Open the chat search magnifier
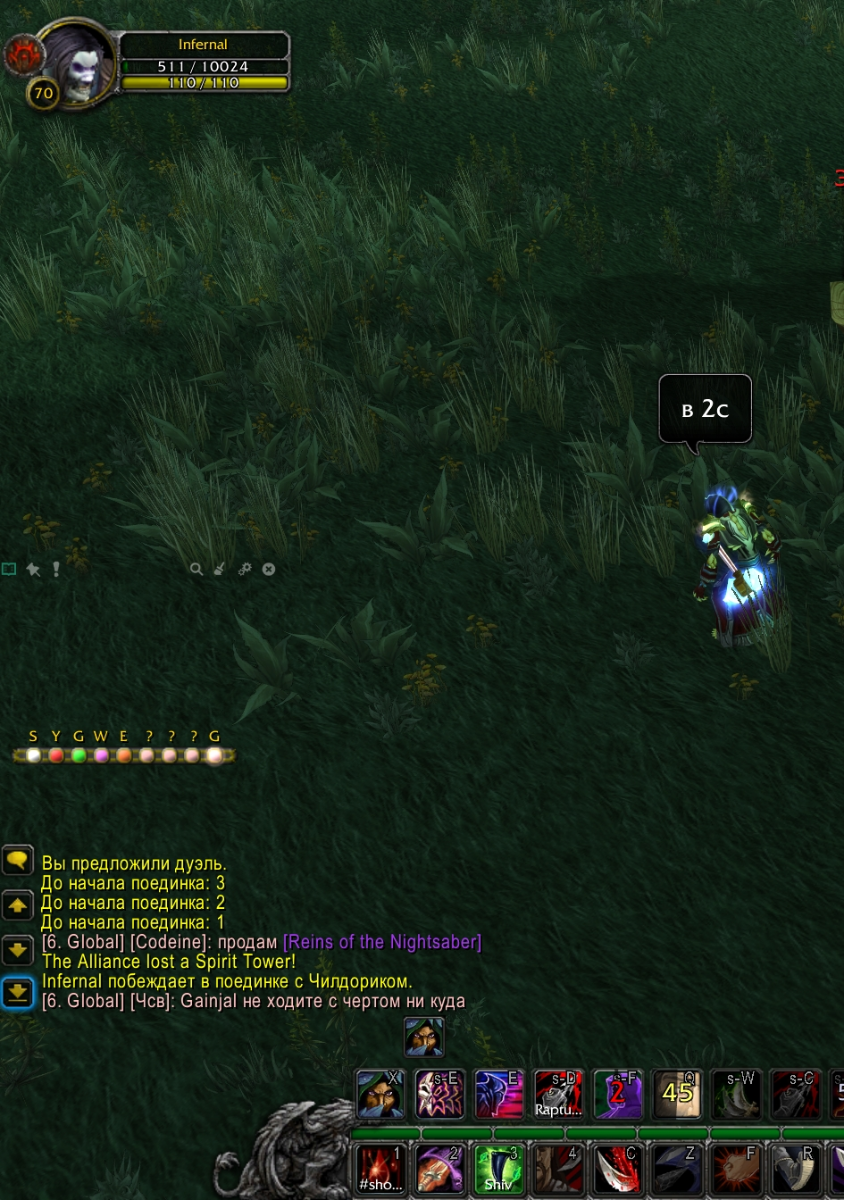 197,569
